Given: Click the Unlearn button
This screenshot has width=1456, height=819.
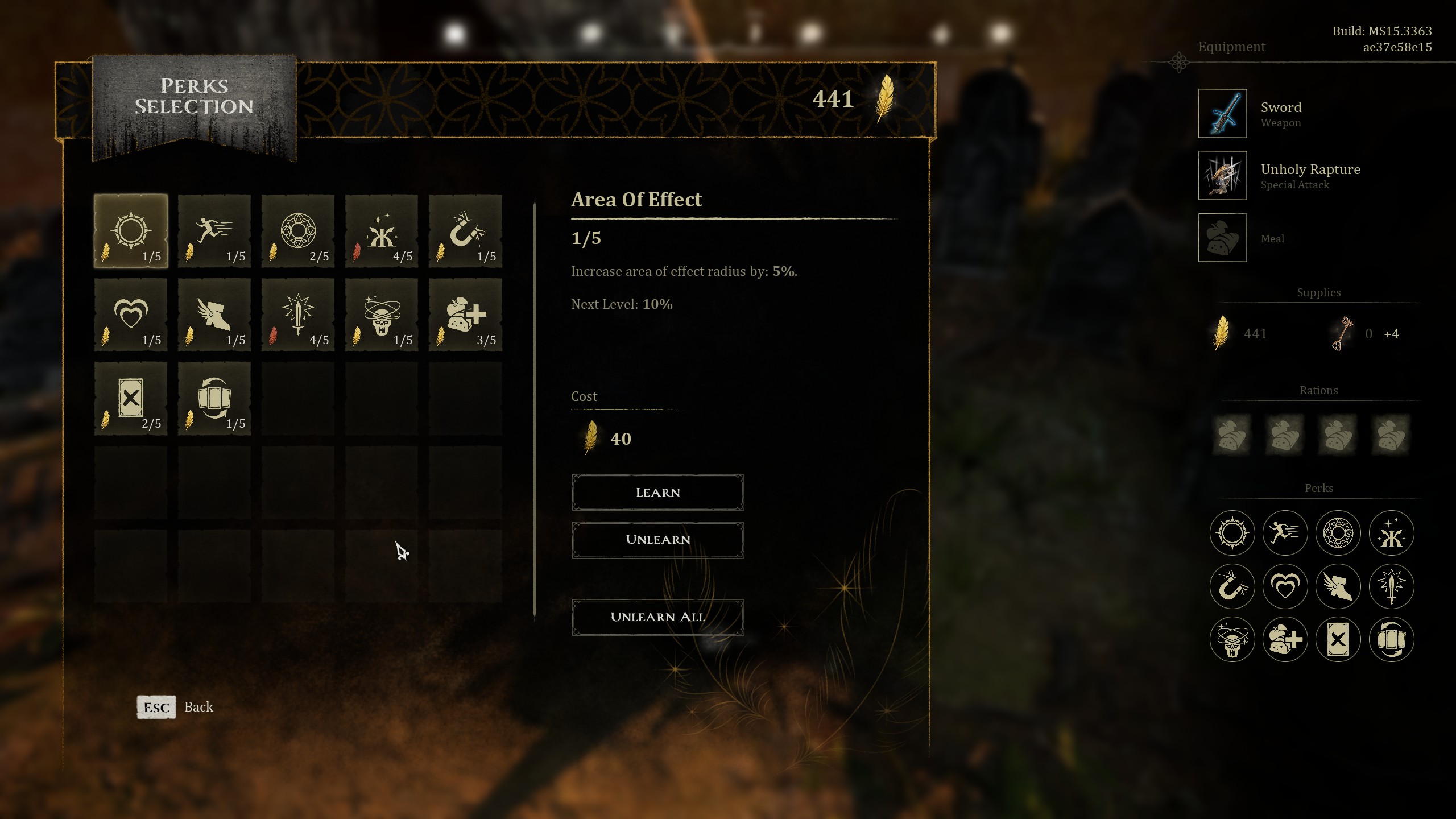Looking at the screenshot, I should [x=657, y=540].
